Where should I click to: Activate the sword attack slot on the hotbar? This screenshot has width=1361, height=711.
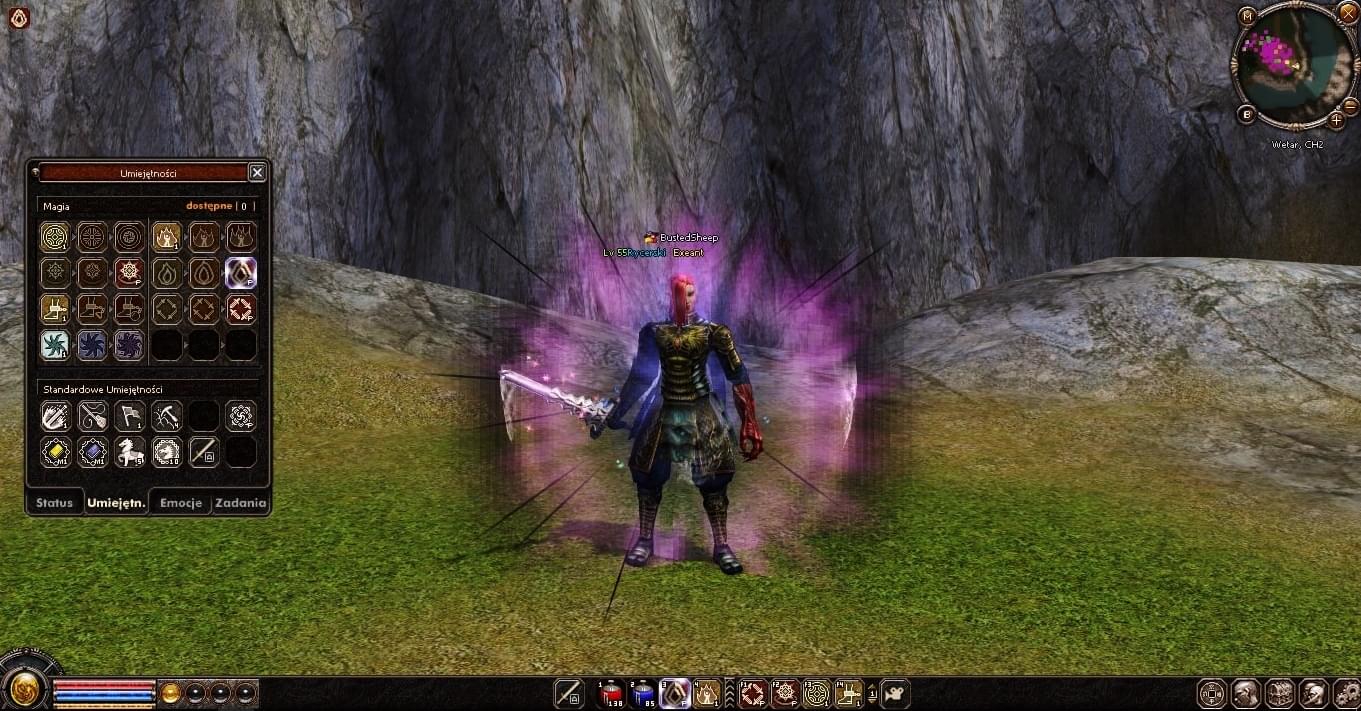[x=569, y=692]
